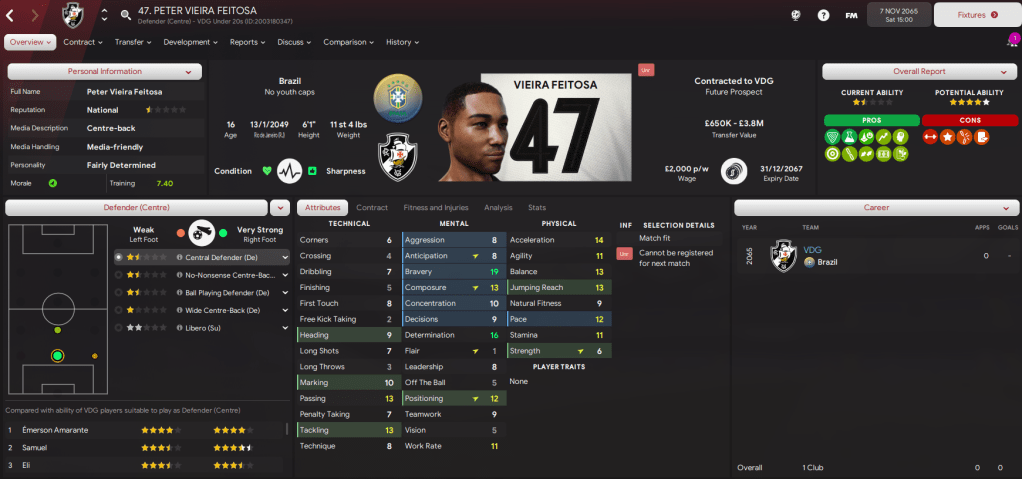Switch to the Analysis tab

pyautogui.click(x=497, y=207)
